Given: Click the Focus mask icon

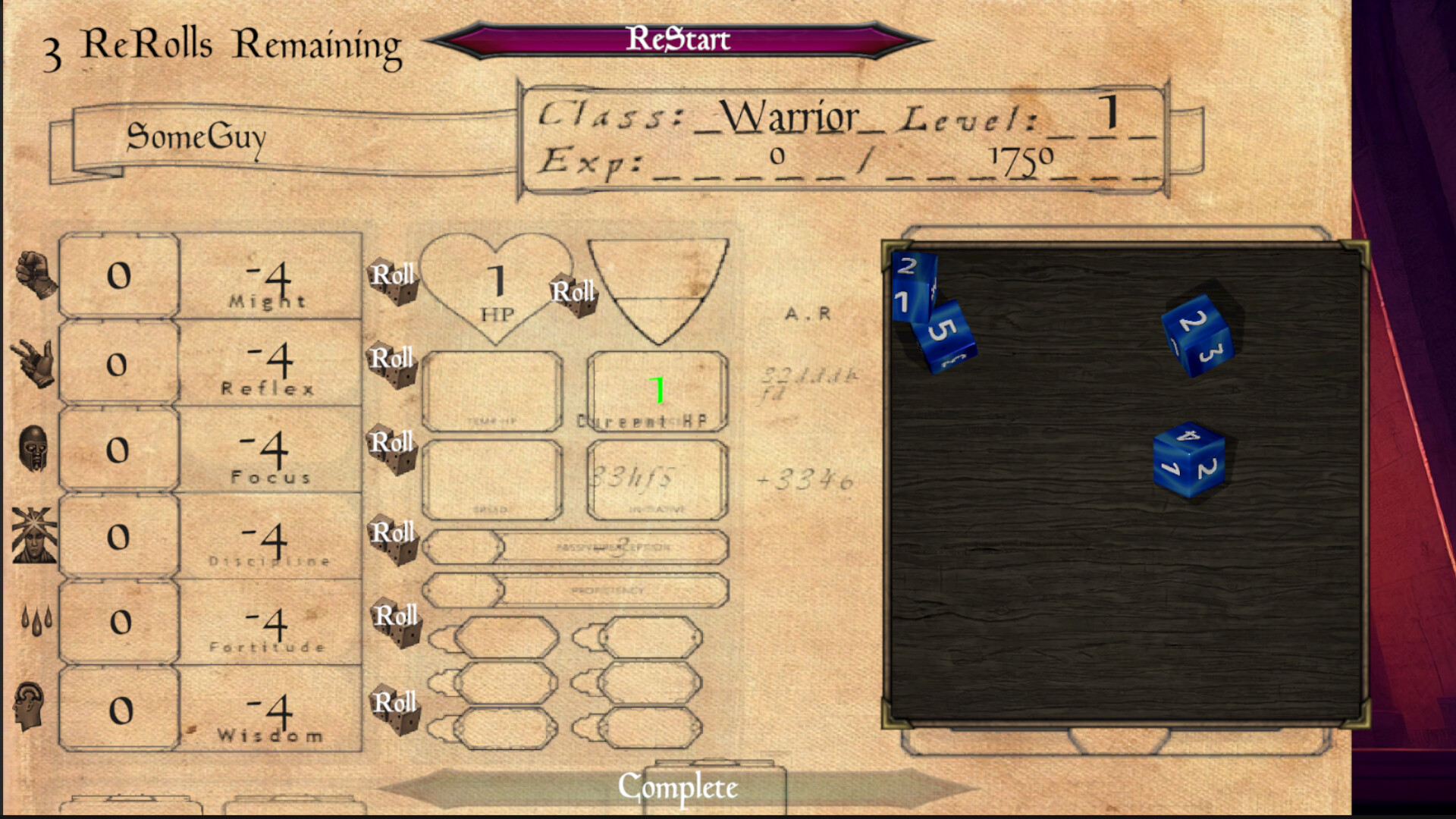Looking at the screenshot, I should (x=33, y=450).
